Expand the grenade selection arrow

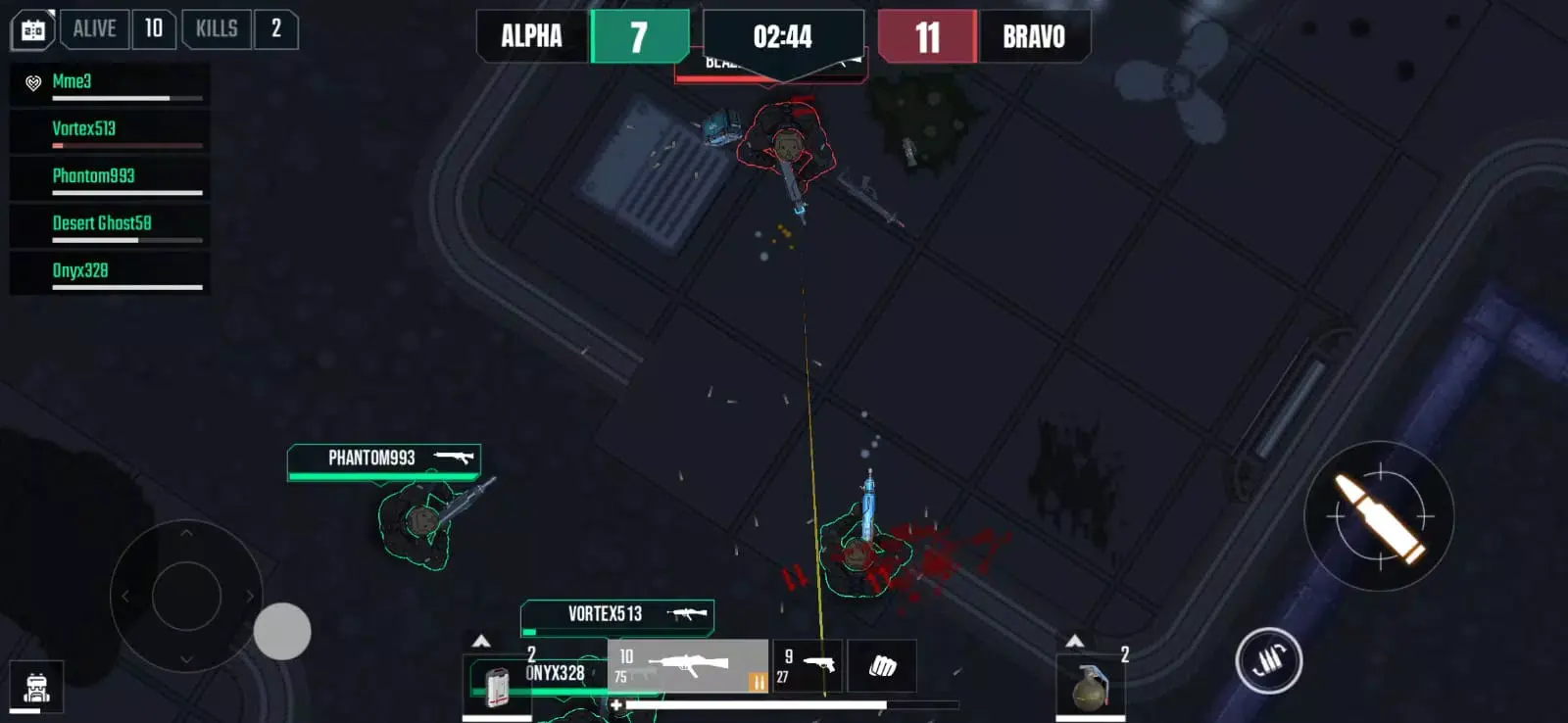click(x=1075, y=641)
